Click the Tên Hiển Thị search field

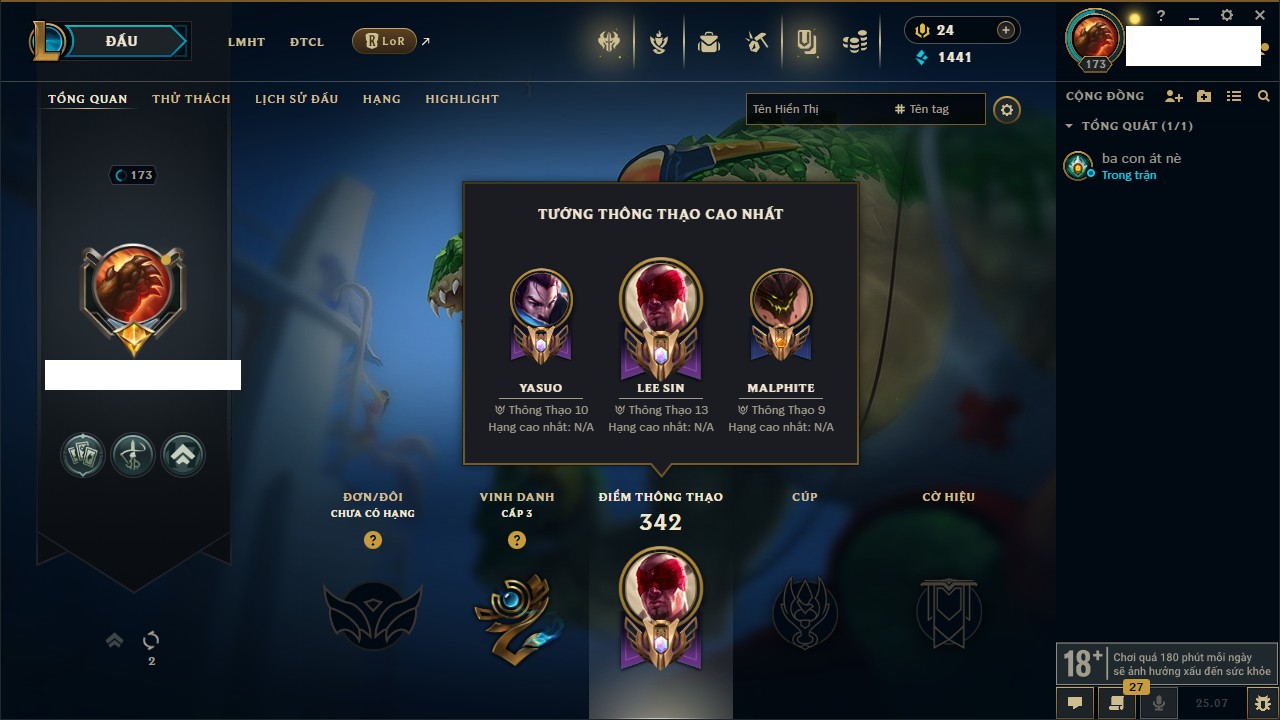tap(815, 109)
